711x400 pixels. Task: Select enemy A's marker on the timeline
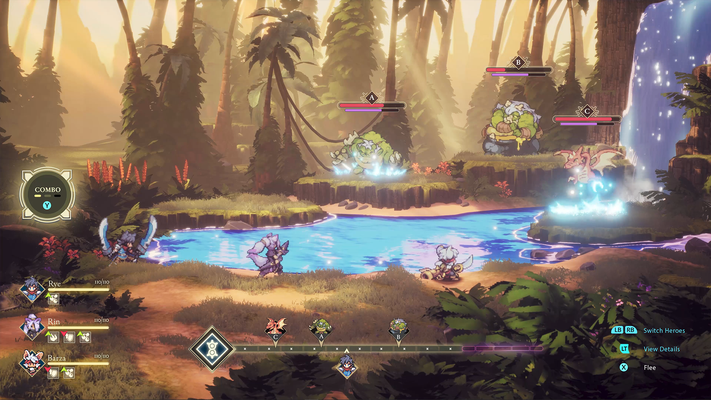[x=321, y=326]
